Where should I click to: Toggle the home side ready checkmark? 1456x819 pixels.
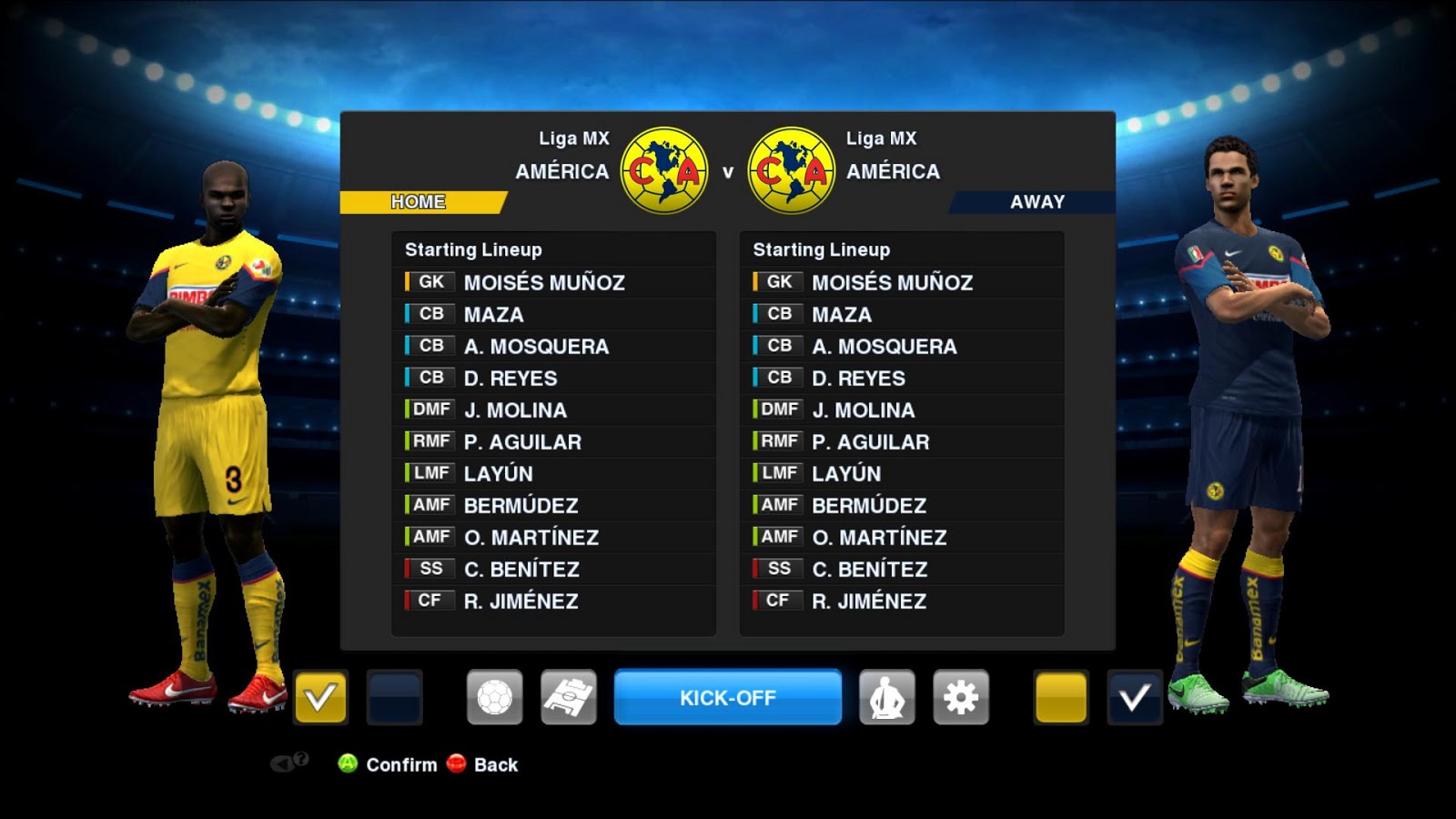pyautogui.click(x=320, y=699)
